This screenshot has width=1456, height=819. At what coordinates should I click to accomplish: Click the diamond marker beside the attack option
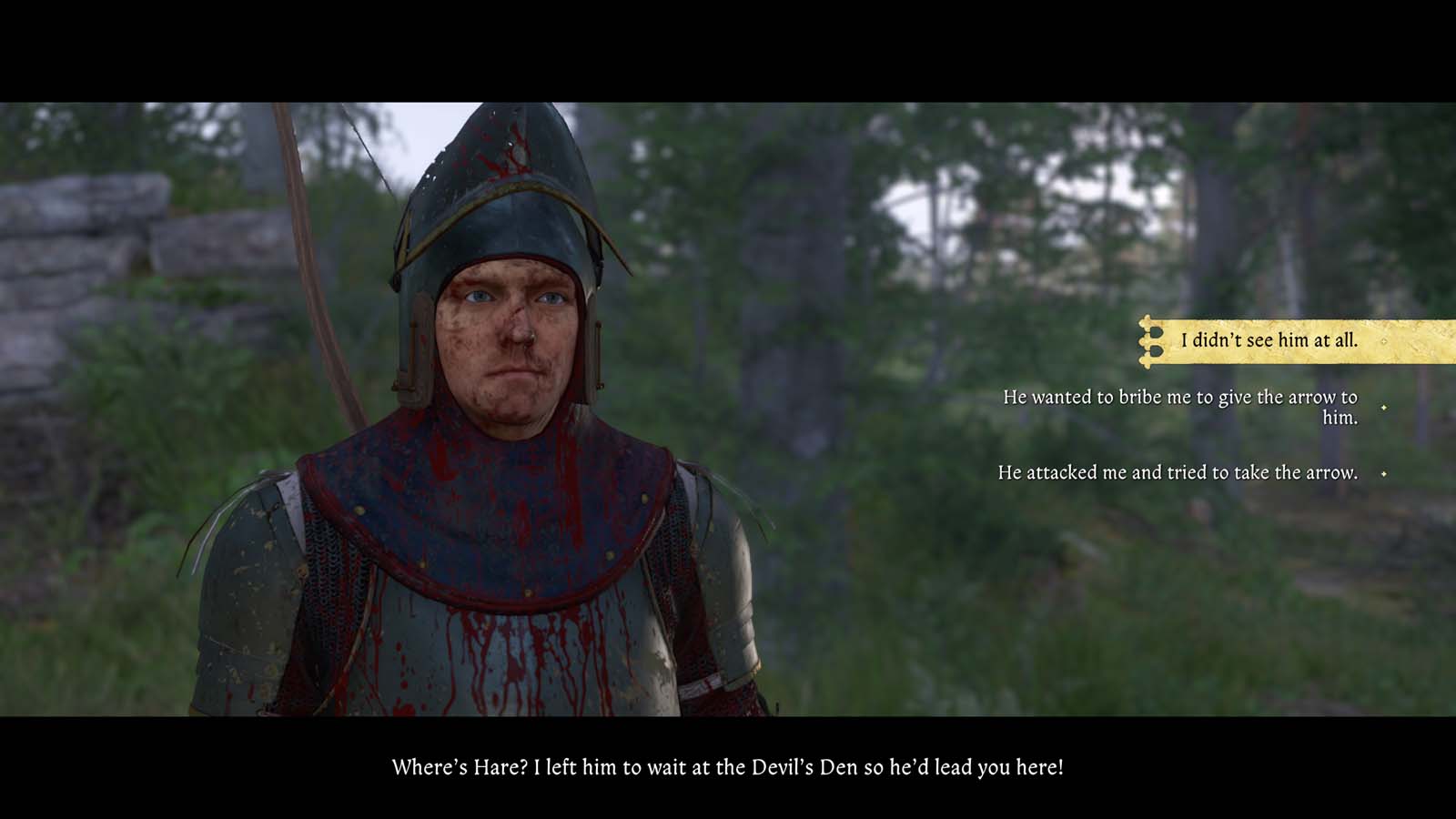pyautogui.click(x=1386, y=473)
